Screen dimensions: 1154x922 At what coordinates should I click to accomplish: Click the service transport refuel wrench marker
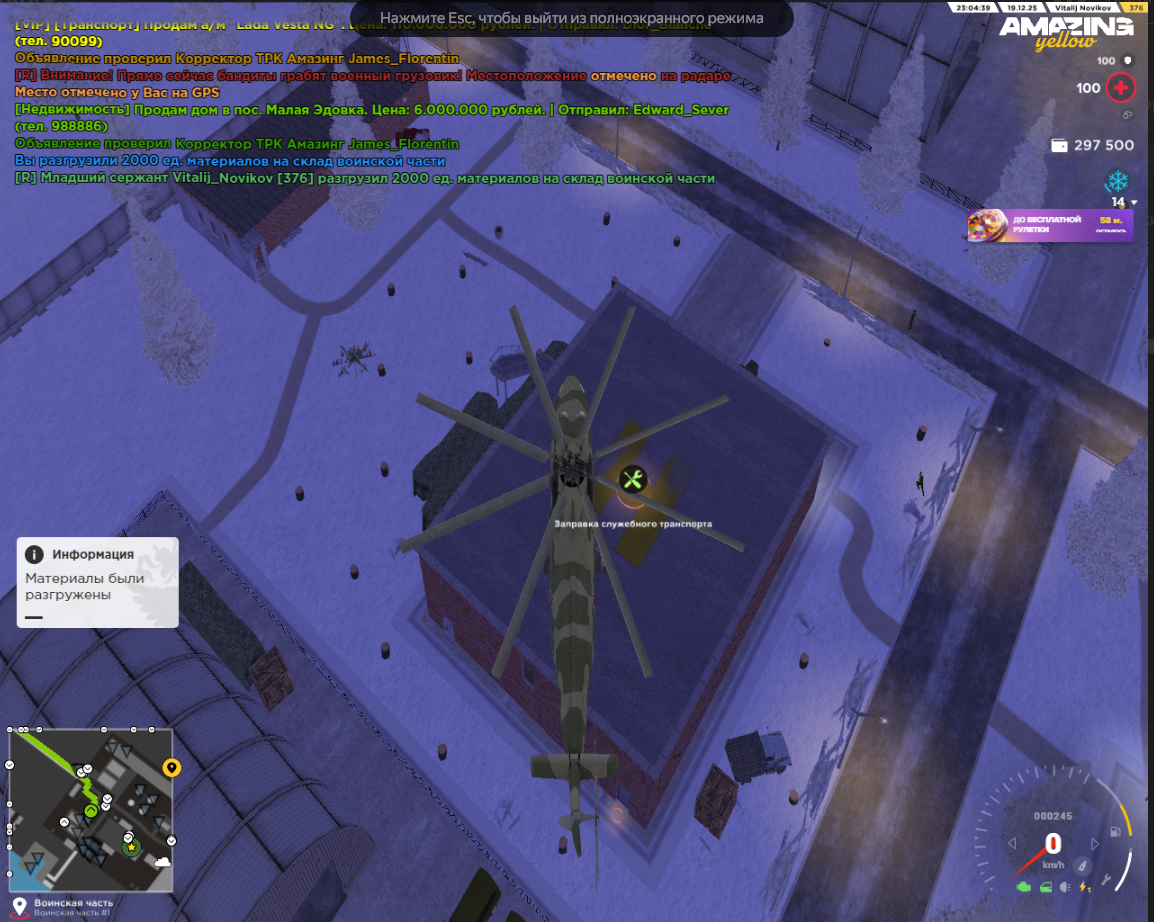(x=632, y=479)
